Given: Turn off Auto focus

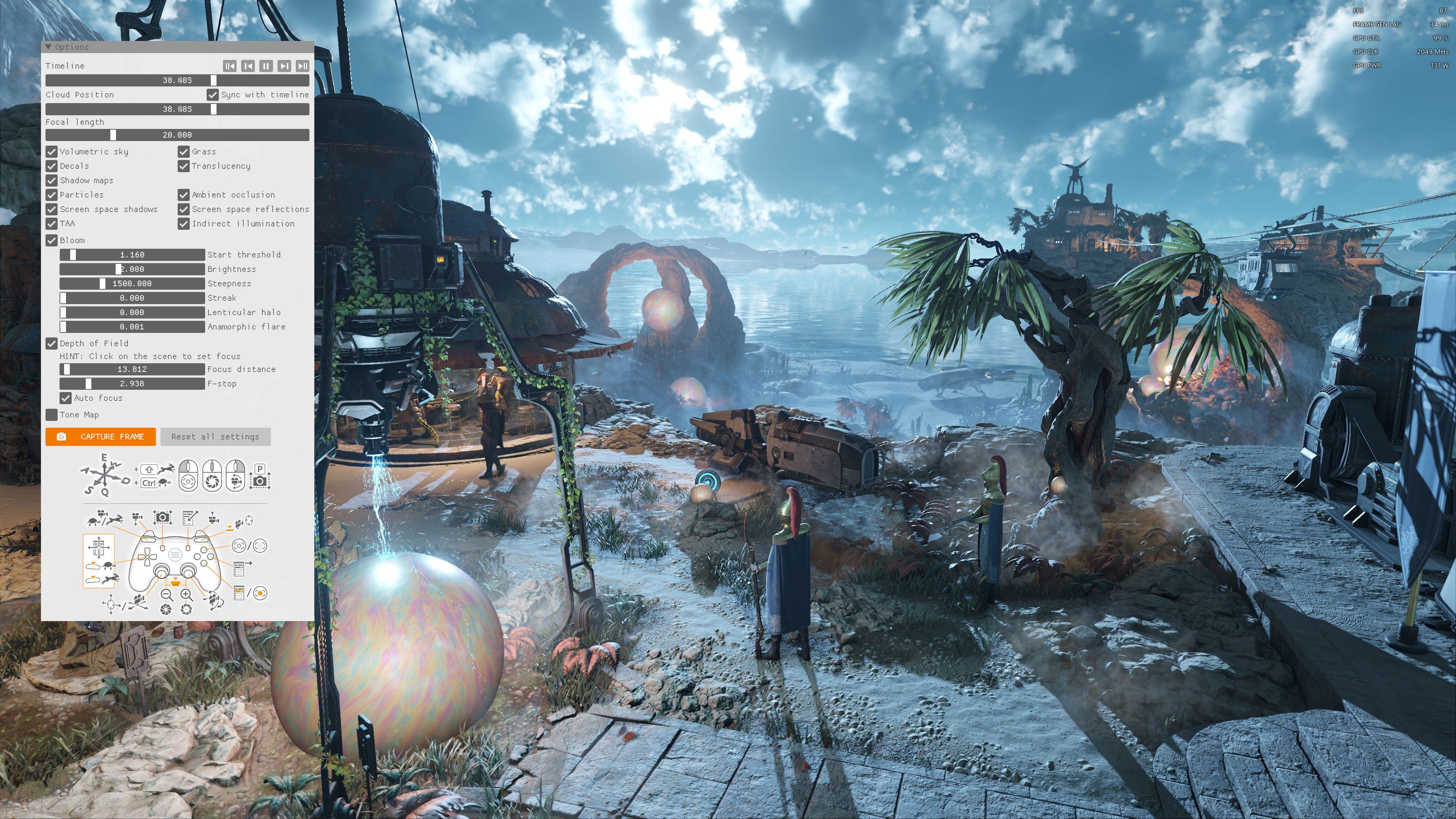Looking at the screenshot, I should tap(66, 398).
